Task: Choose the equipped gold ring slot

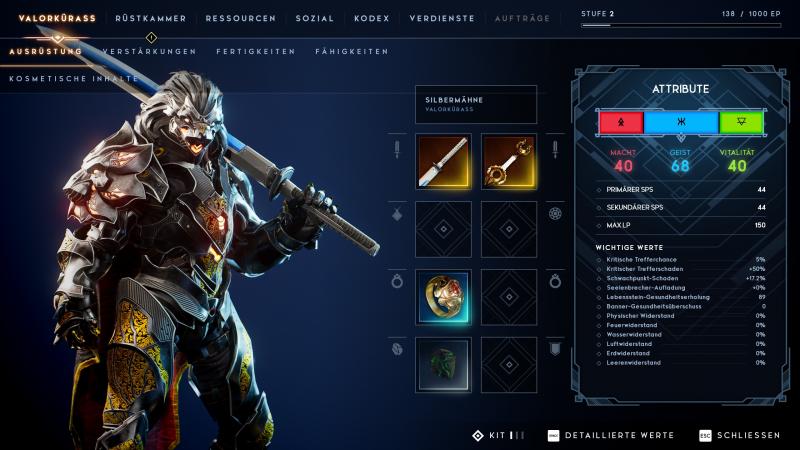Action: (442, 296)
